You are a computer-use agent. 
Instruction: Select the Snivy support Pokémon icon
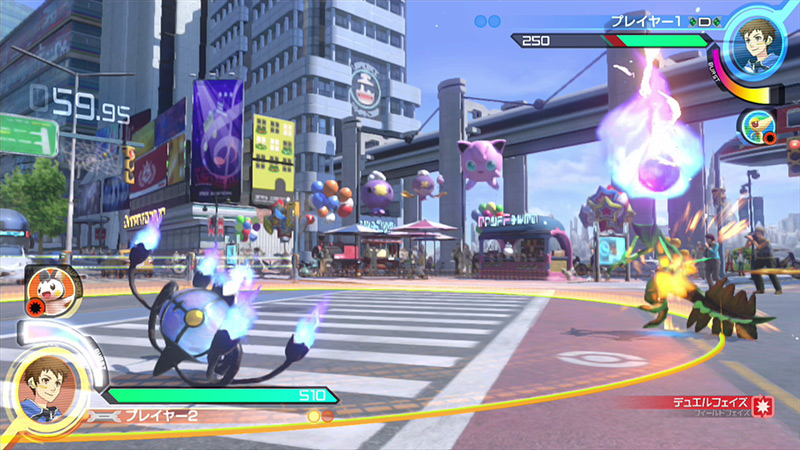[756, 126]
